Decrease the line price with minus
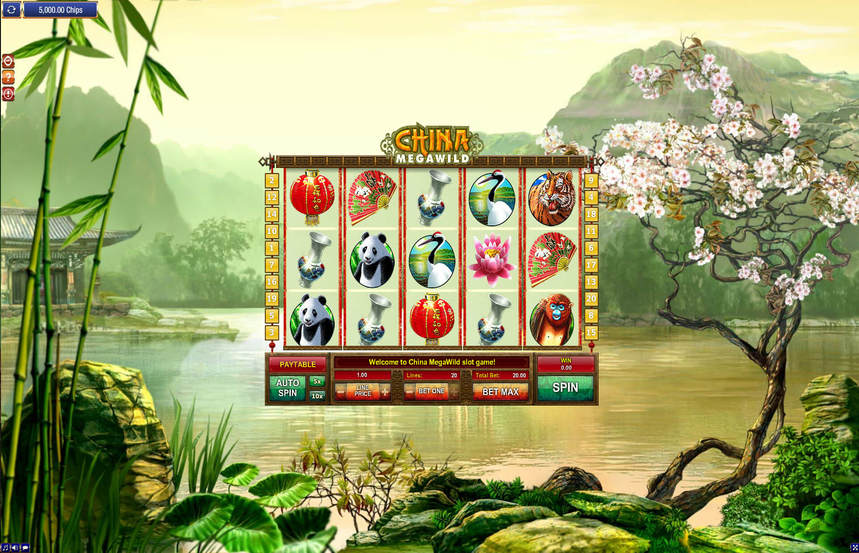This screenshot has height=553, width=859. coord(341,392)
